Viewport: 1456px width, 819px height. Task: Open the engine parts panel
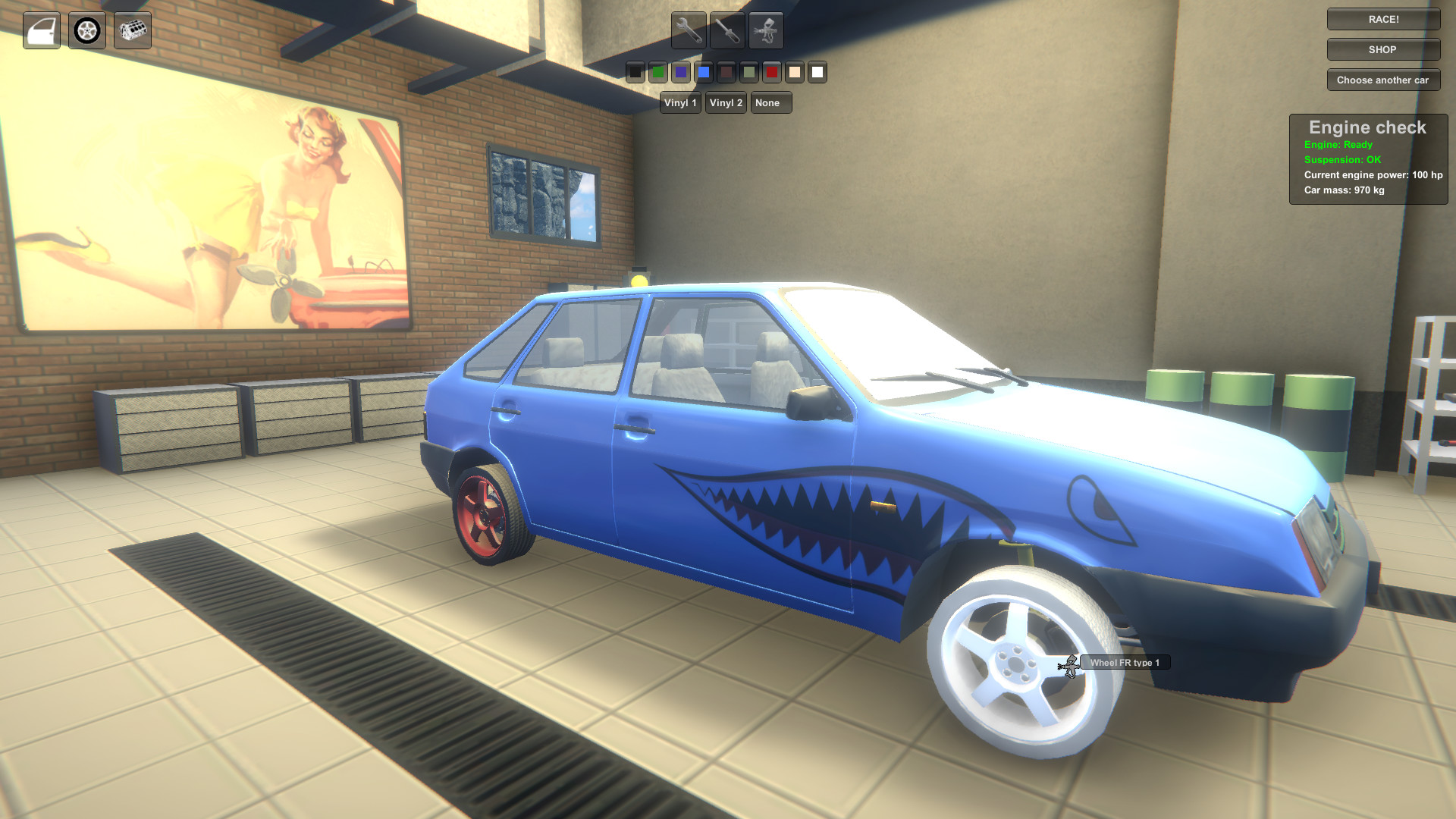click(x=133, y=30)
